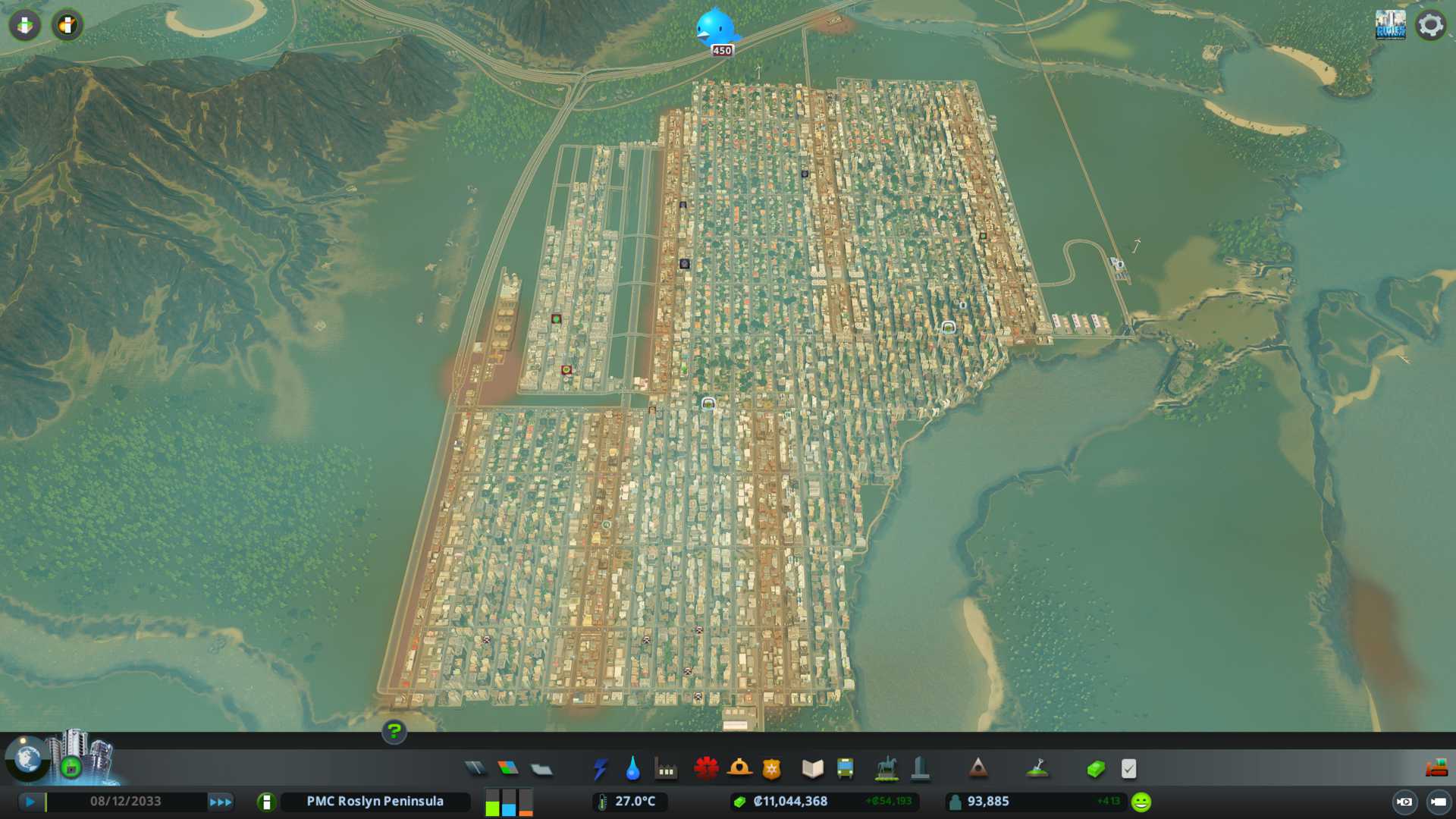
Task: Open the Public Transport bus menu
Action: [845, 769]
